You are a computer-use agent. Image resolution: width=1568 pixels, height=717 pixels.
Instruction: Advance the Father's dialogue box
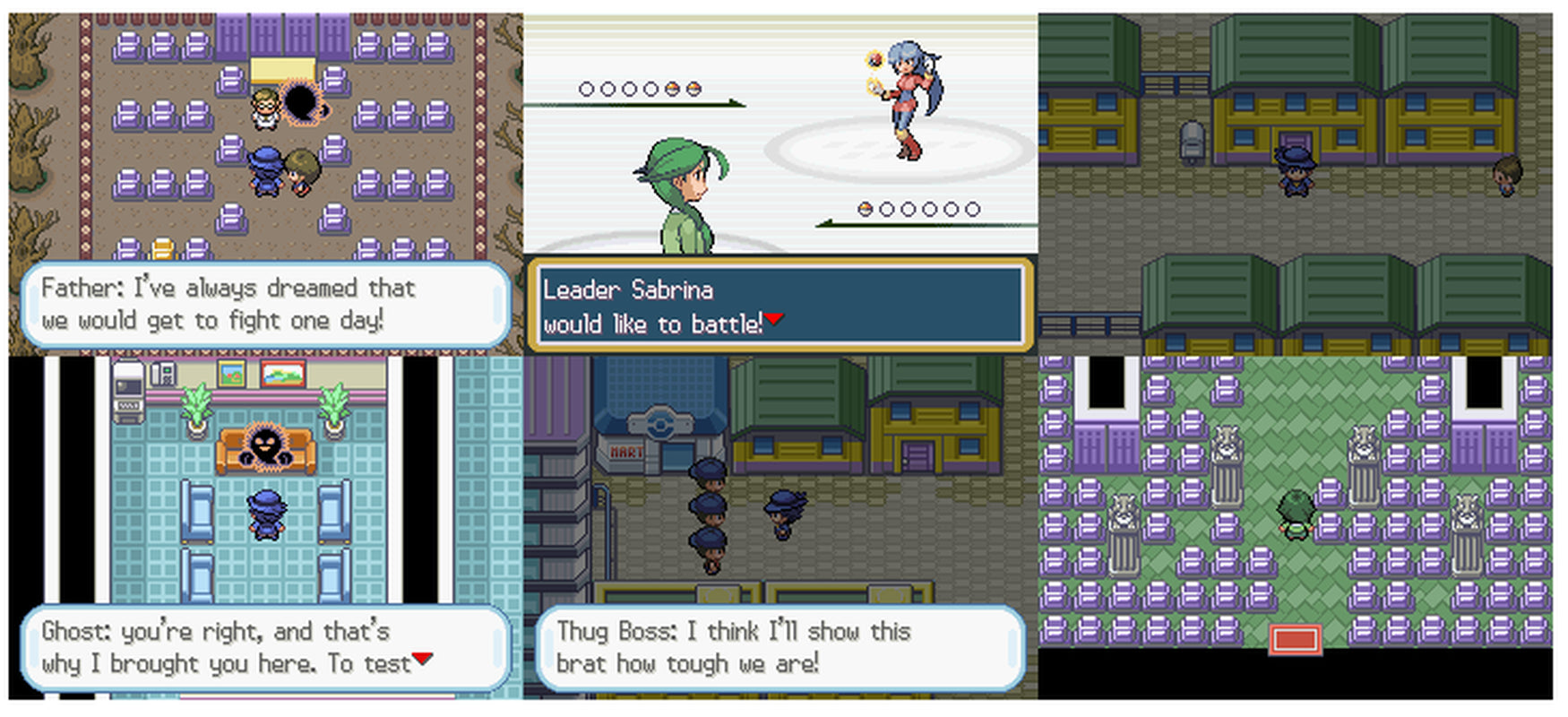click(265, 305)
